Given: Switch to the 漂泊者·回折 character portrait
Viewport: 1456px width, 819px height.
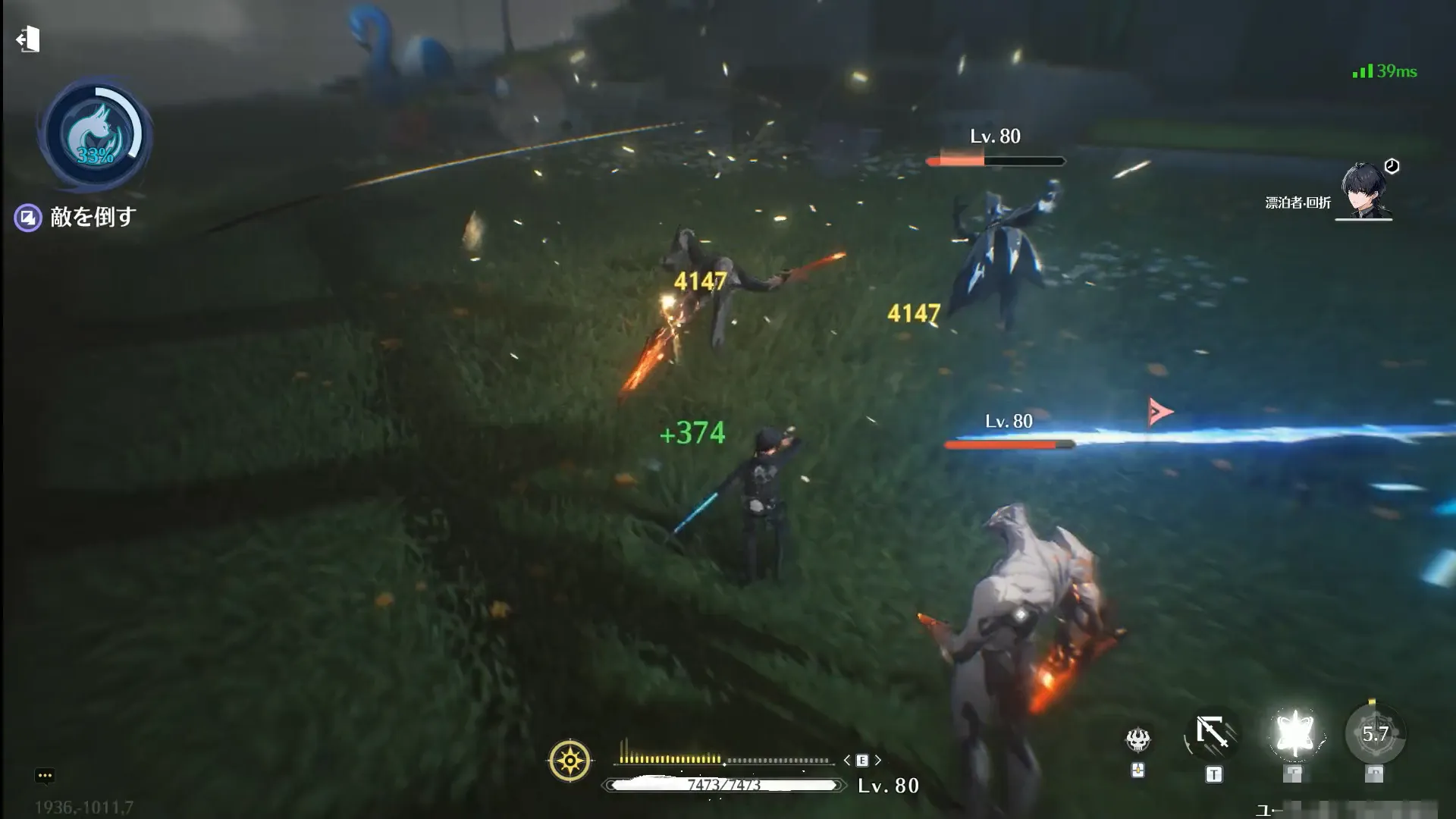Looking at the screenshot, I should point(1364,191).
